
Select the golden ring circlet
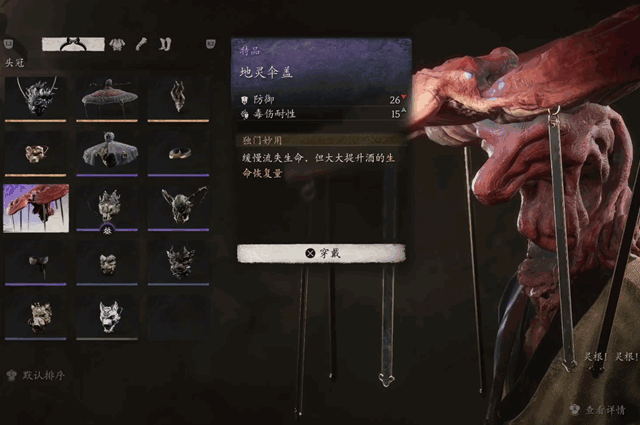[179, 152]
